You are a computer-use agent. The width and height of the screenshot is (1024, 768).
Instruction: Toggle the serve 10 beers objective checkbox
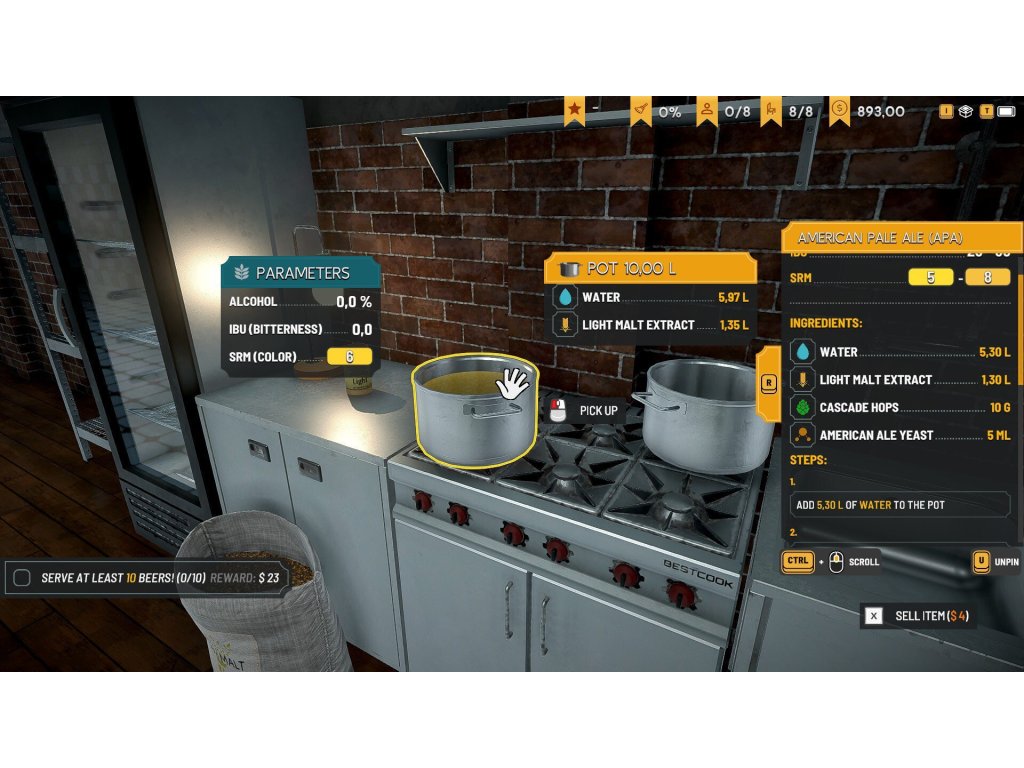coord(22,578)
